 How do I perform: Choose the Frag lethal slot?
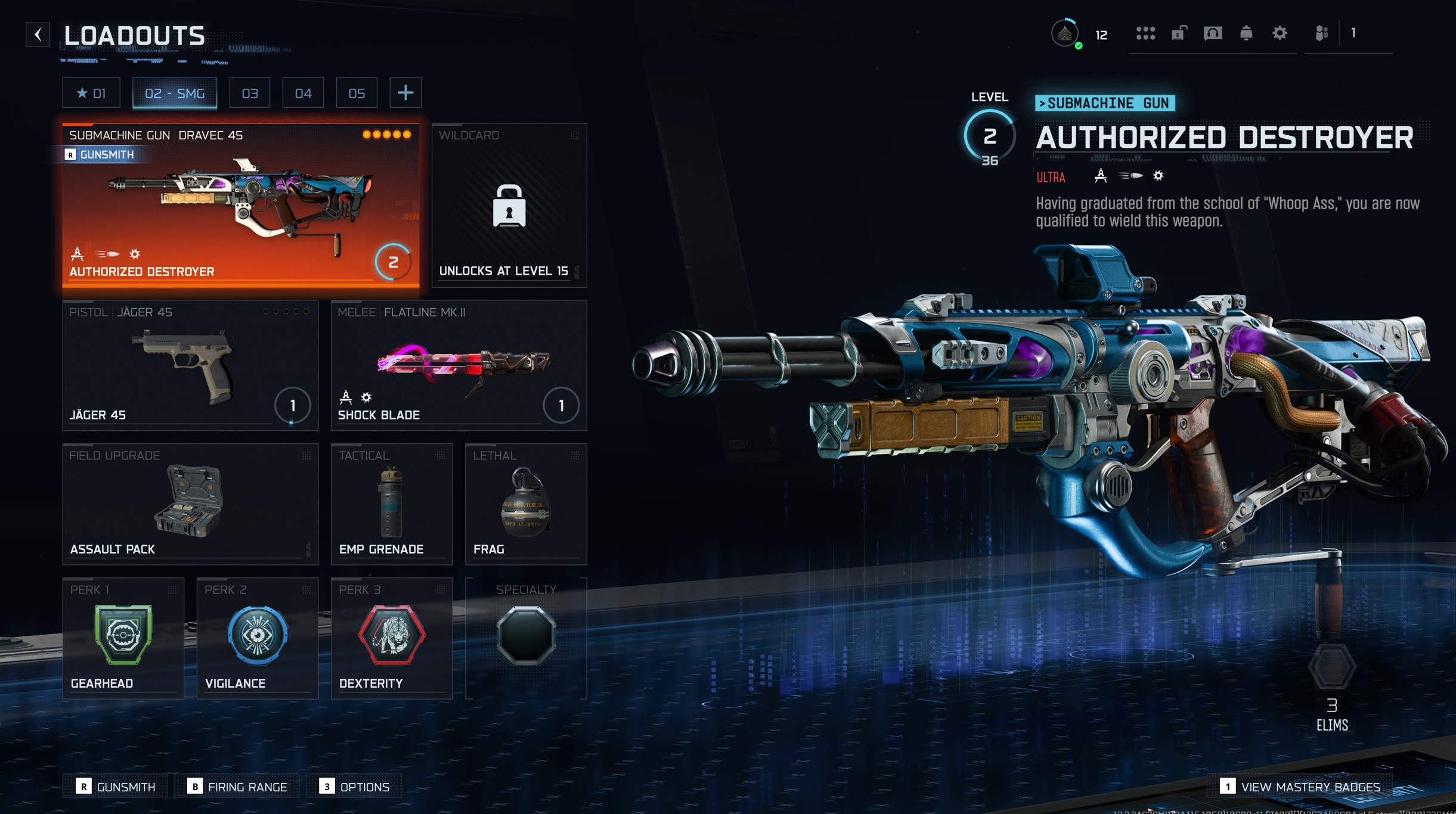point(526,504)
